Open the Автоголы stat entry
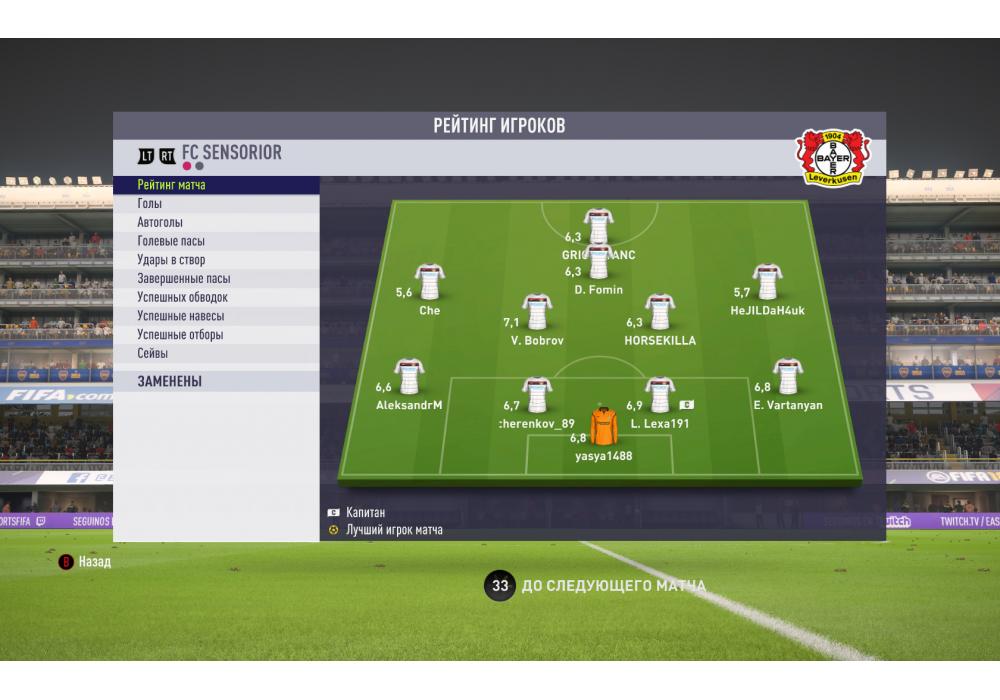Image resolution: width=1000 pixels, height=700 pixels. coord(216,223)
